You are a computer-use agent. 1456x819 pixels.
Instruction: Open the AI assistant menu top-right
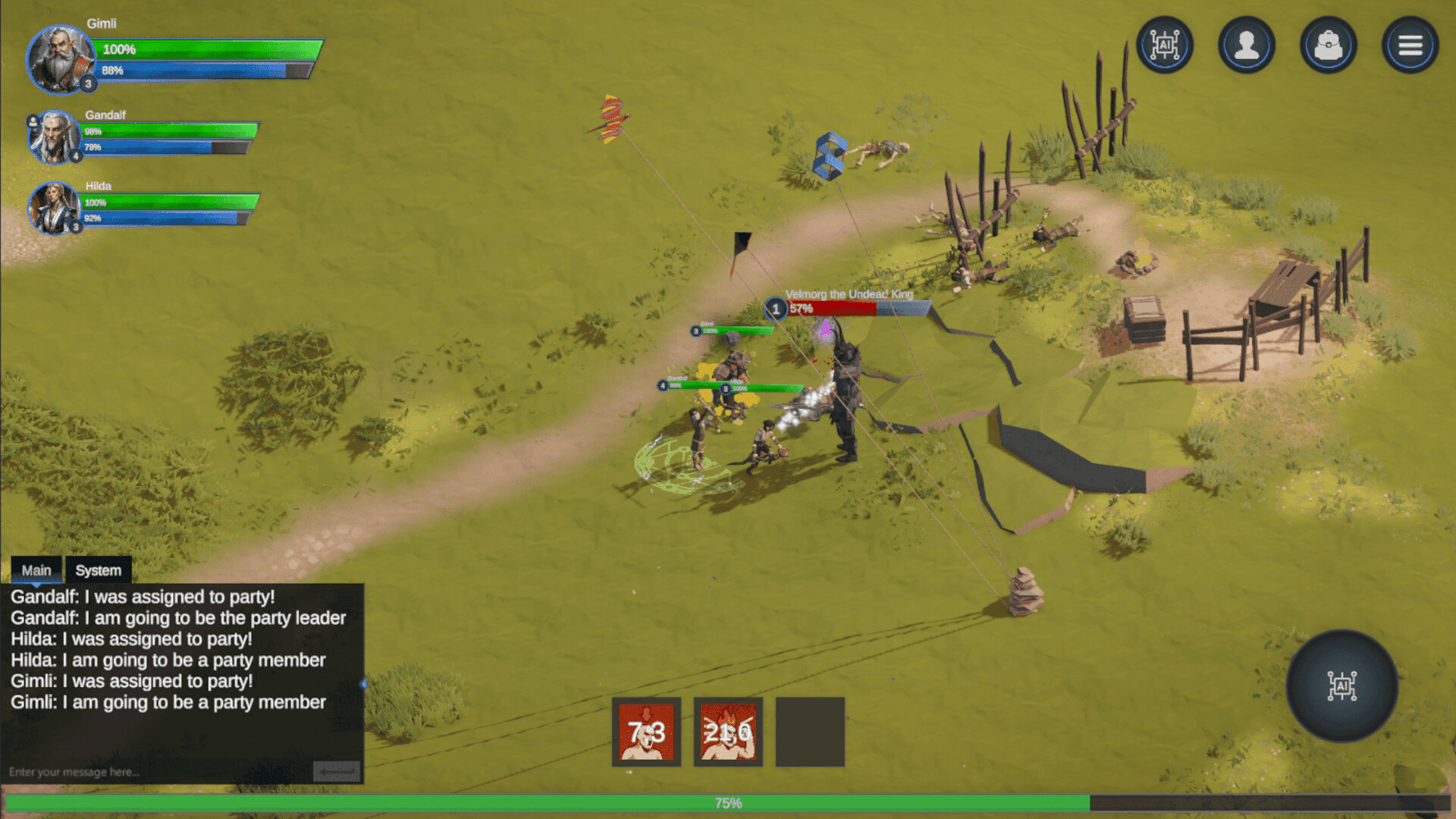point(1165,45)
